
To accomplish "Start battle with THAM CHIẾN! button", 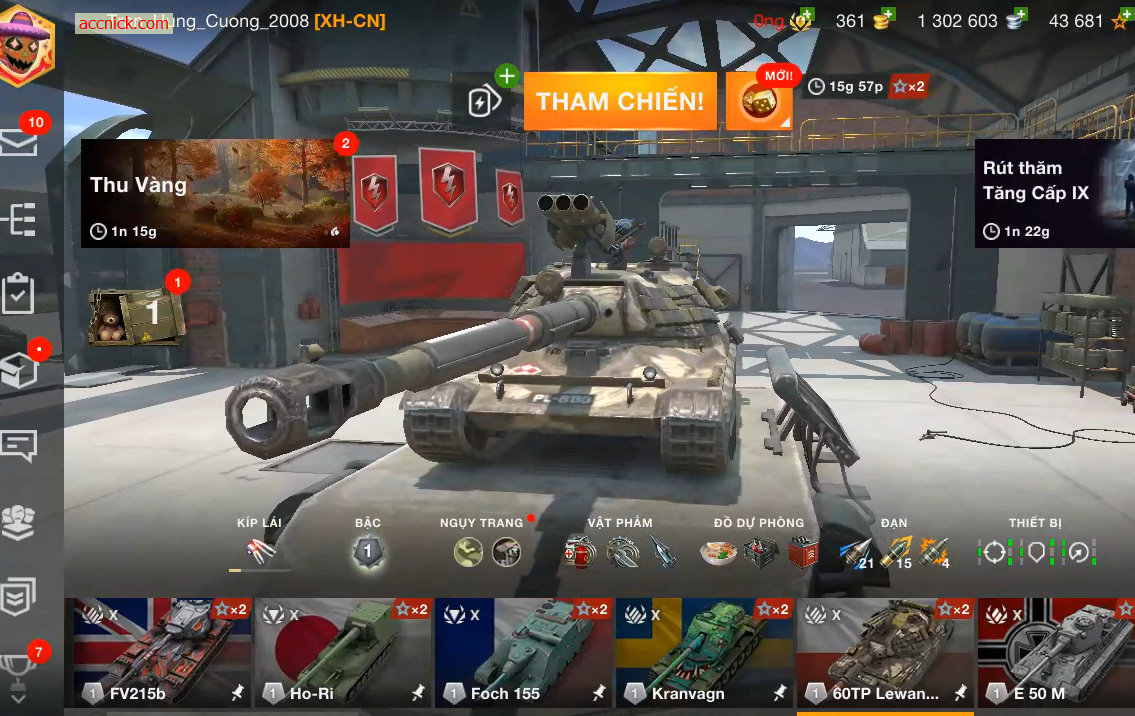I will [x=620, y=101].
